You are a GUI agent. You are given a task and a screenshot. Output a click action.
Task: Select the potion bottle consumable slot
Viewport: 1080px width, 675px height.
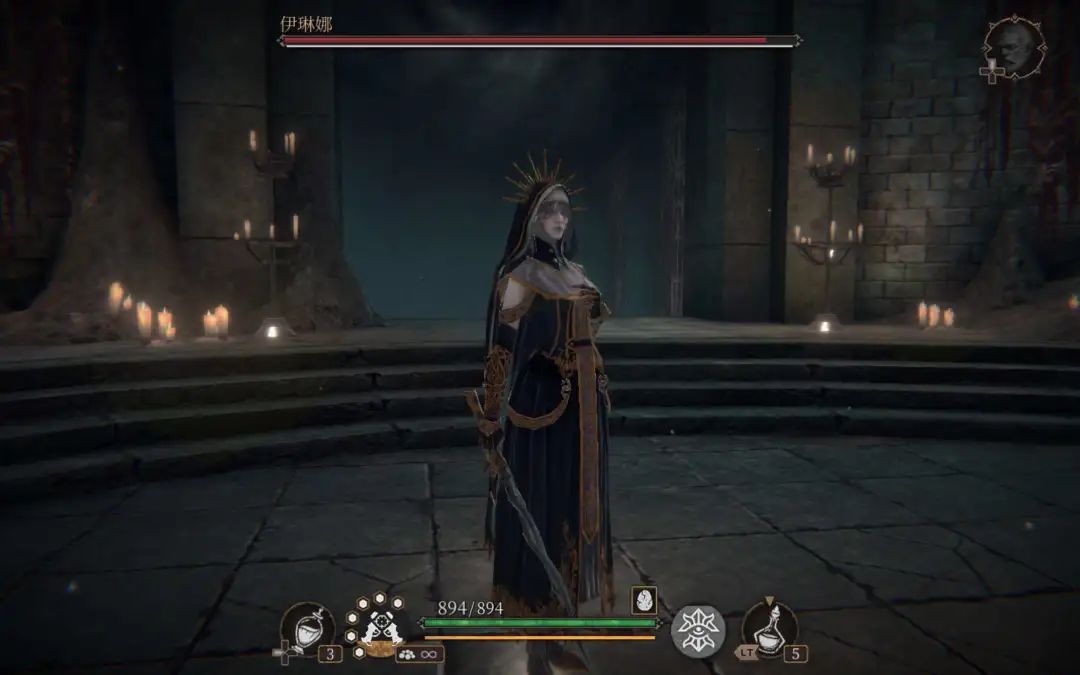click(769, 628)
